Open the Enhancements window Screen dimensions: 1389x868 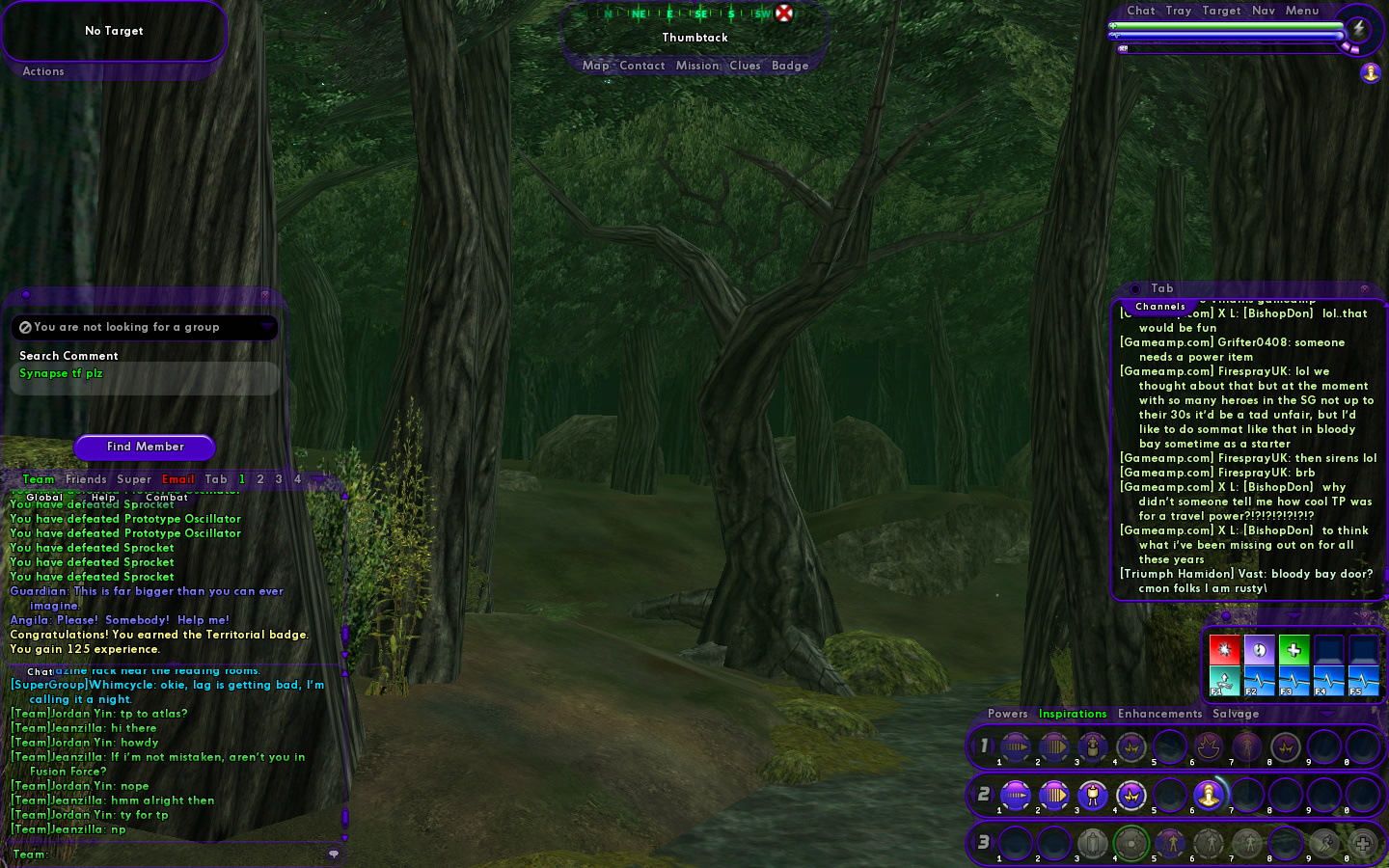tap(1159, 714)
